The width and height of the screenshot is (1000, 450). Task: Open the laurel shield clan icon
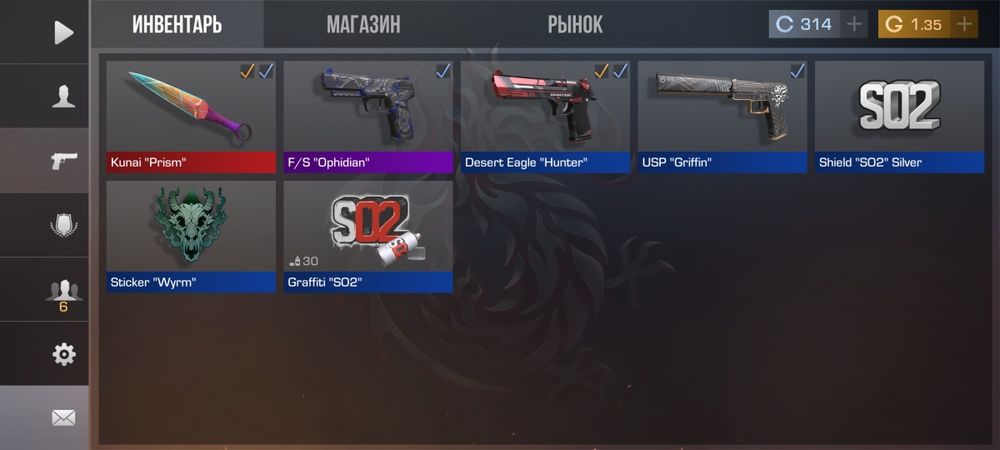63,225
